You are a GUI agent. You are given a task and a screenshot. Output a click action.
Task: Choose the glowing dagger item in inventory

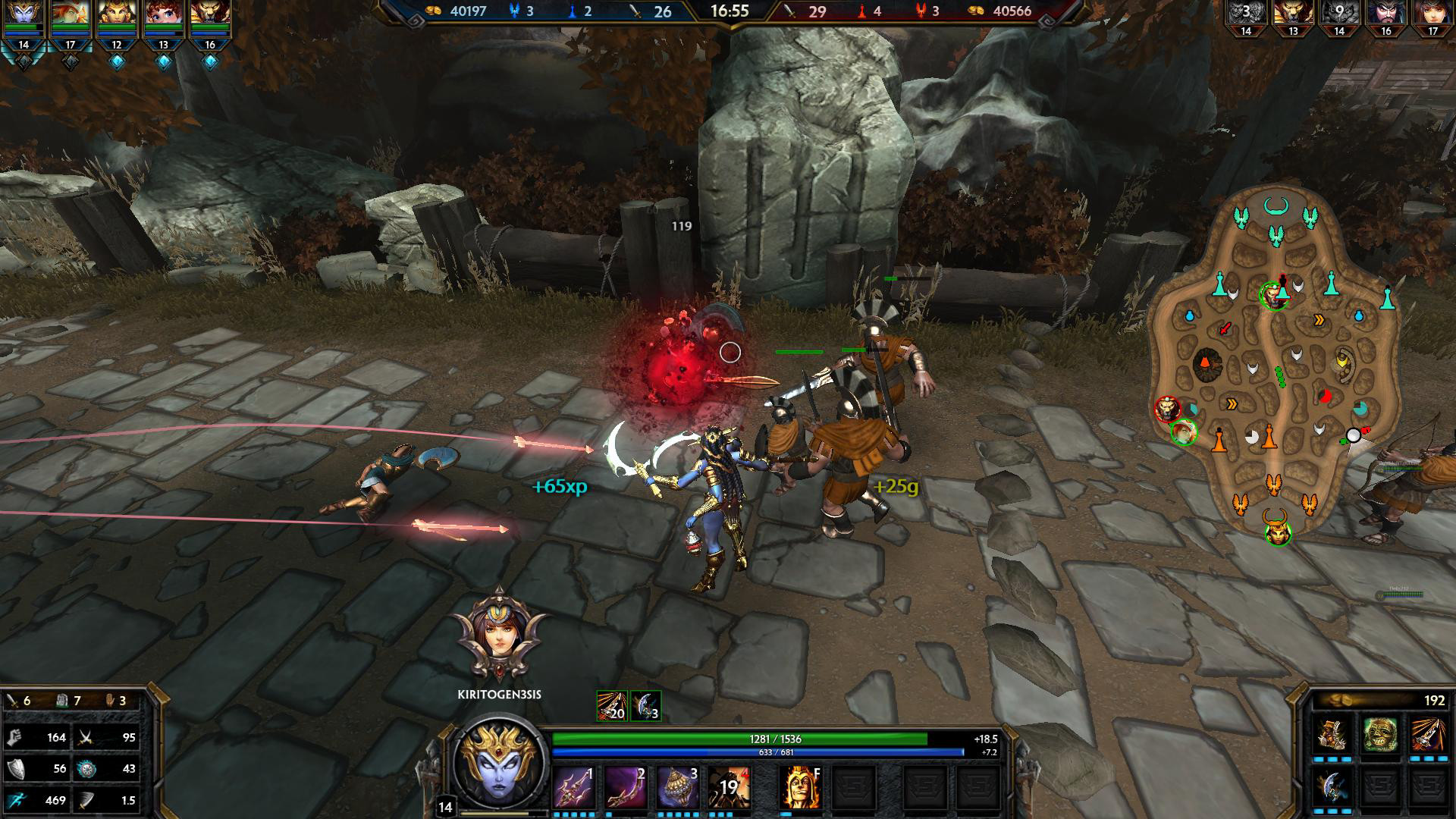1427,734
